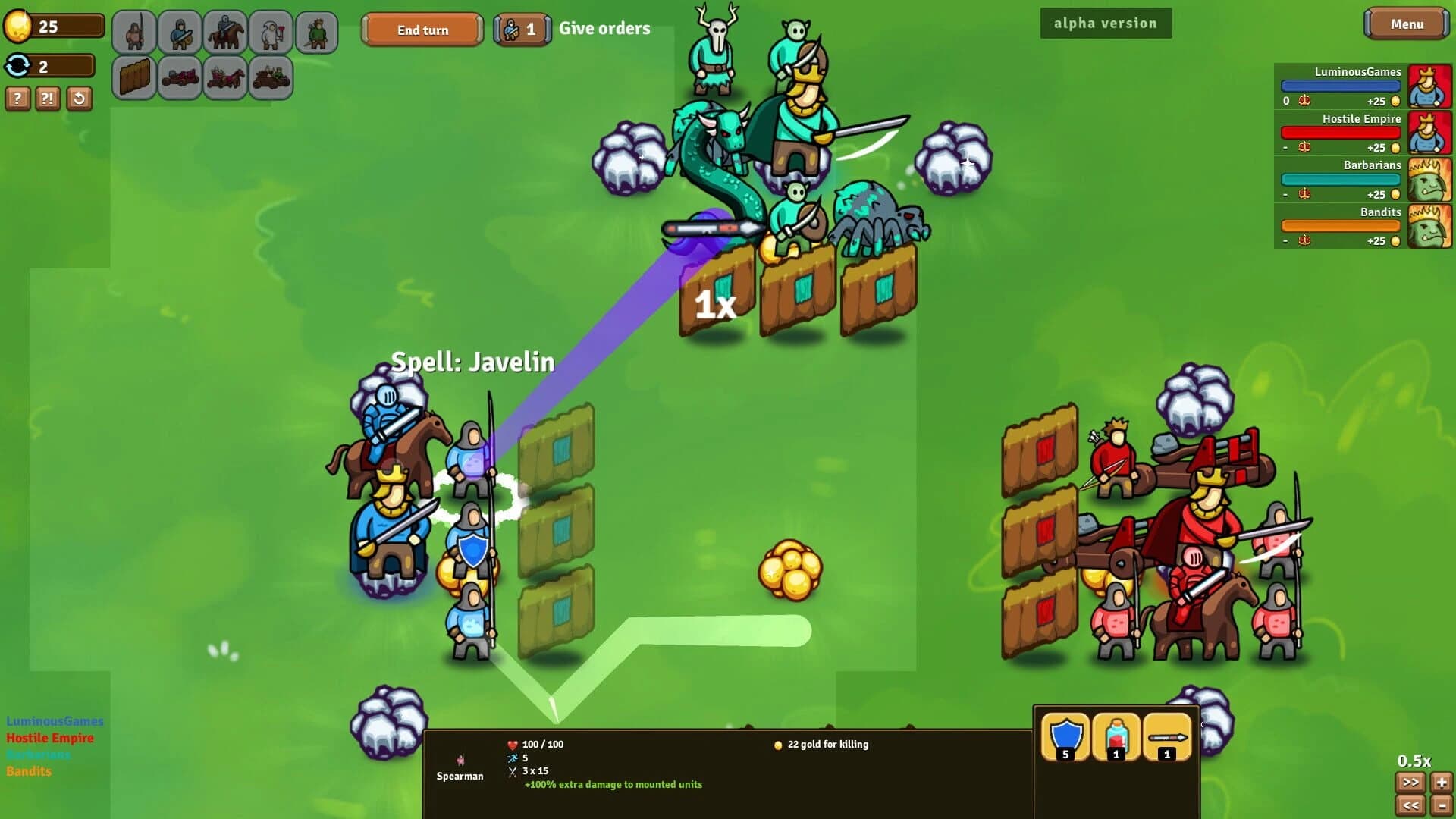Use the red health potion item

1116,736
